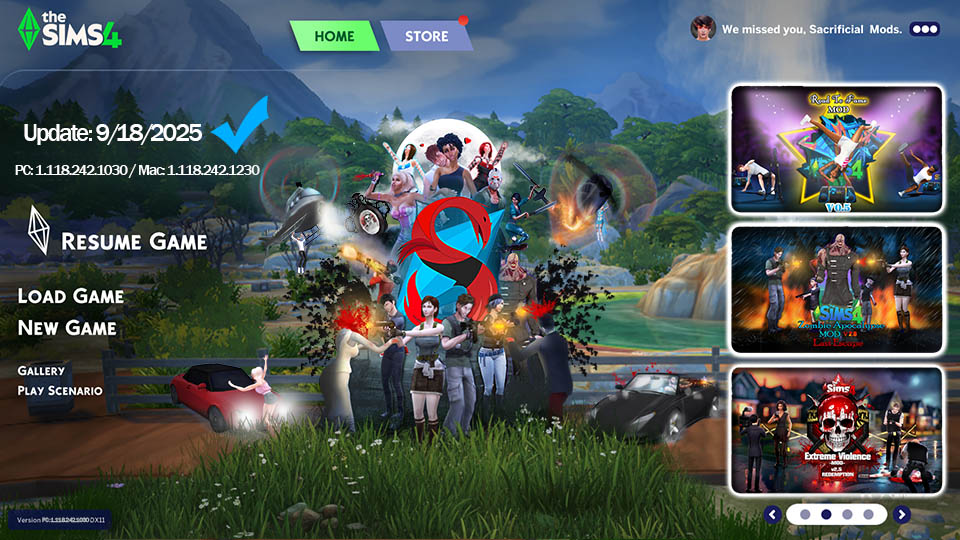Choose Load Game
This screenshot has height=540, width=960.
[71, 296]
